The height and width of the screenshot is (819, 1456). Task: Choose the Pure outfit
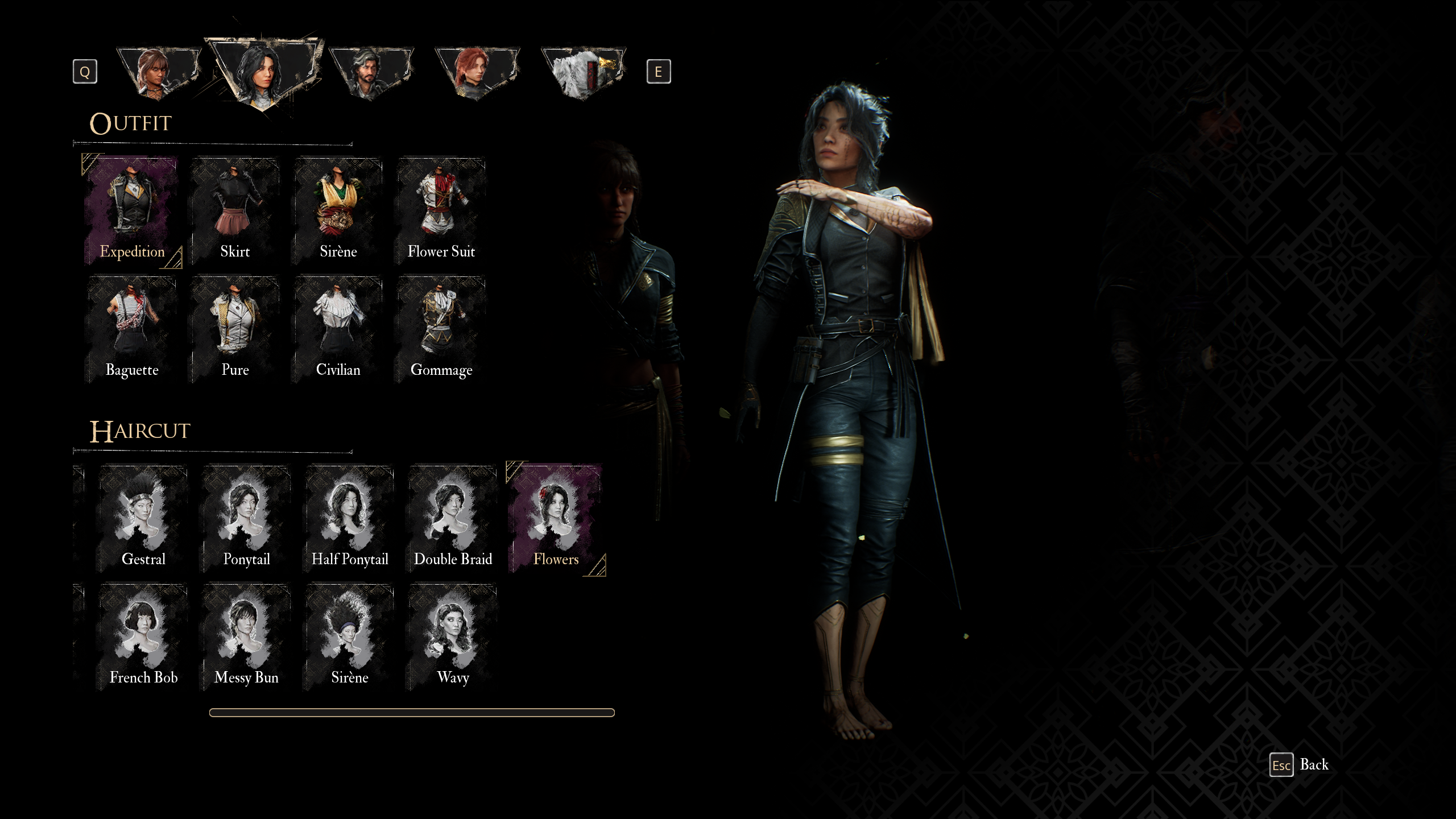coord(235,329)
